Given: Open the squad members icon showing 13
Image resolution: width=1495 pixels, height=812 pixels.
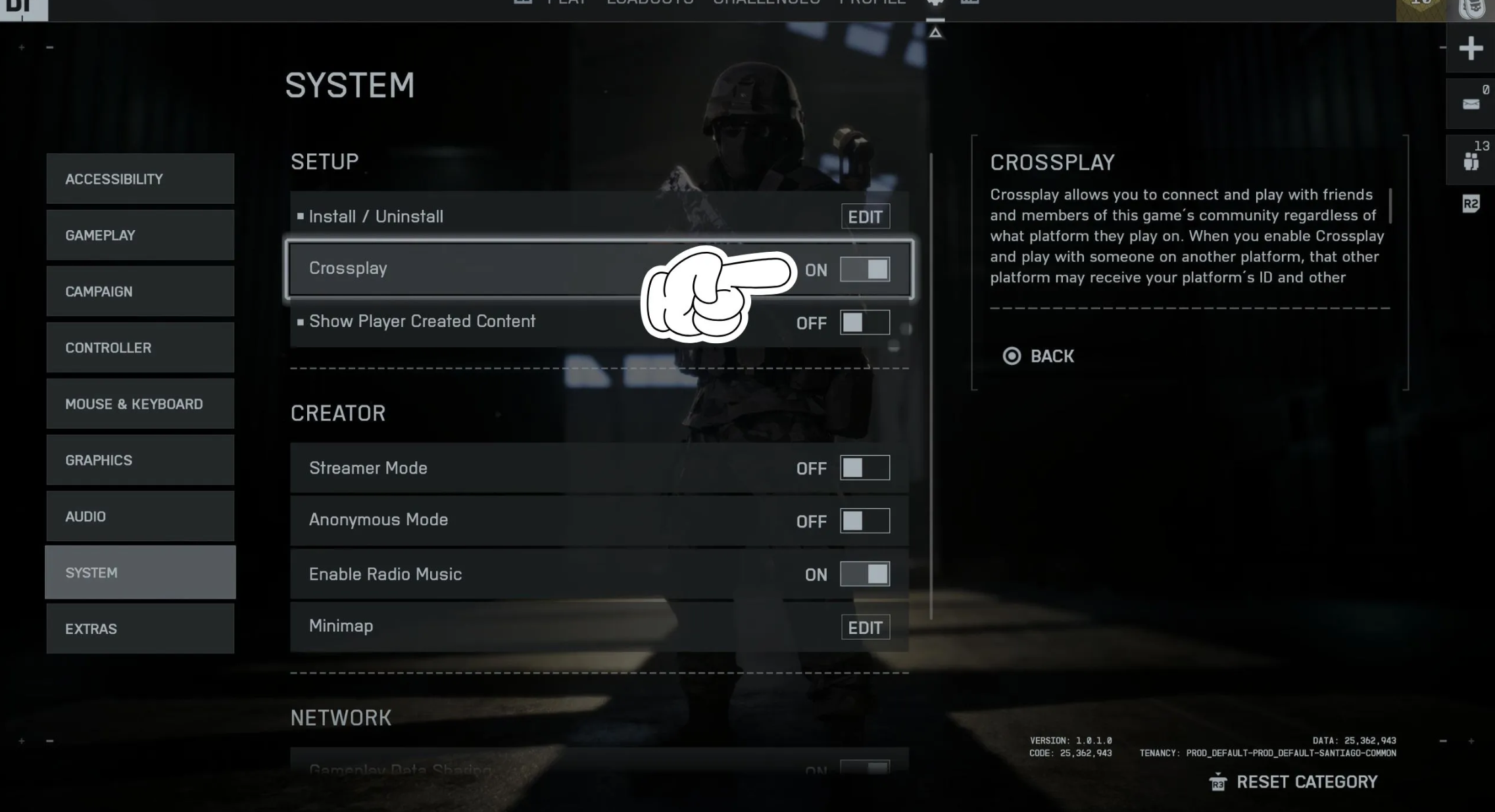Looking at the screenshot, I should (1471, 161).
